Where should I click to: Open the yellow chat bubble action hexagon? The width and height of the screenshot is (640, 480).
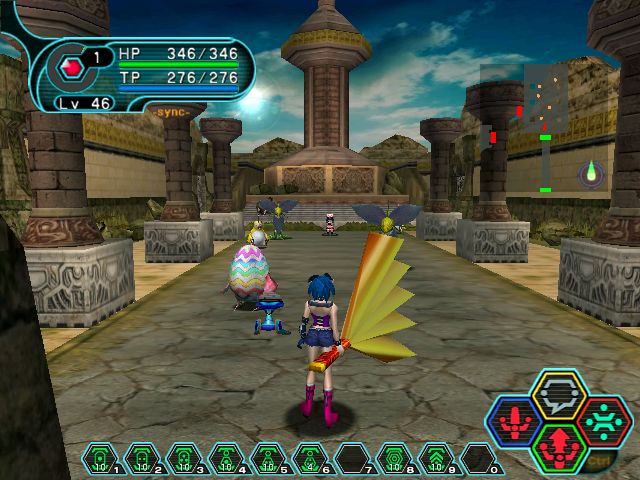pos(553,395)
